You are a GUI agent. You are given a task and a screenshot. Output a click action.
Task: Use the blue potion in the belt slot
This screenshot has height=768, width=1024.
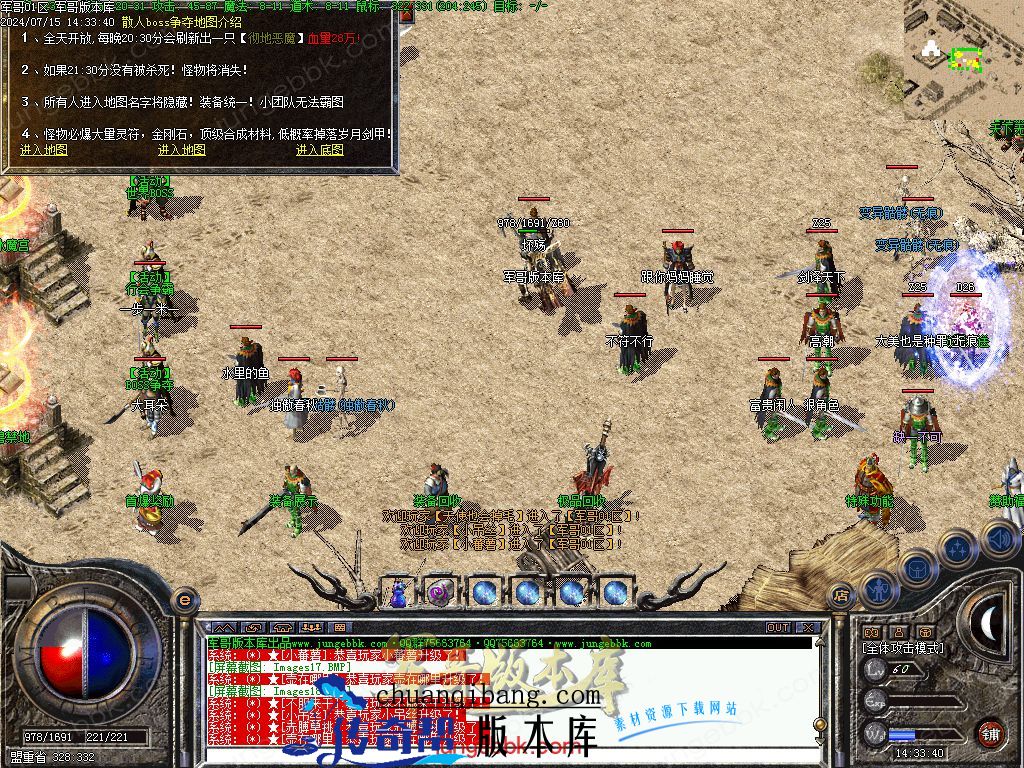click(398, 592)
